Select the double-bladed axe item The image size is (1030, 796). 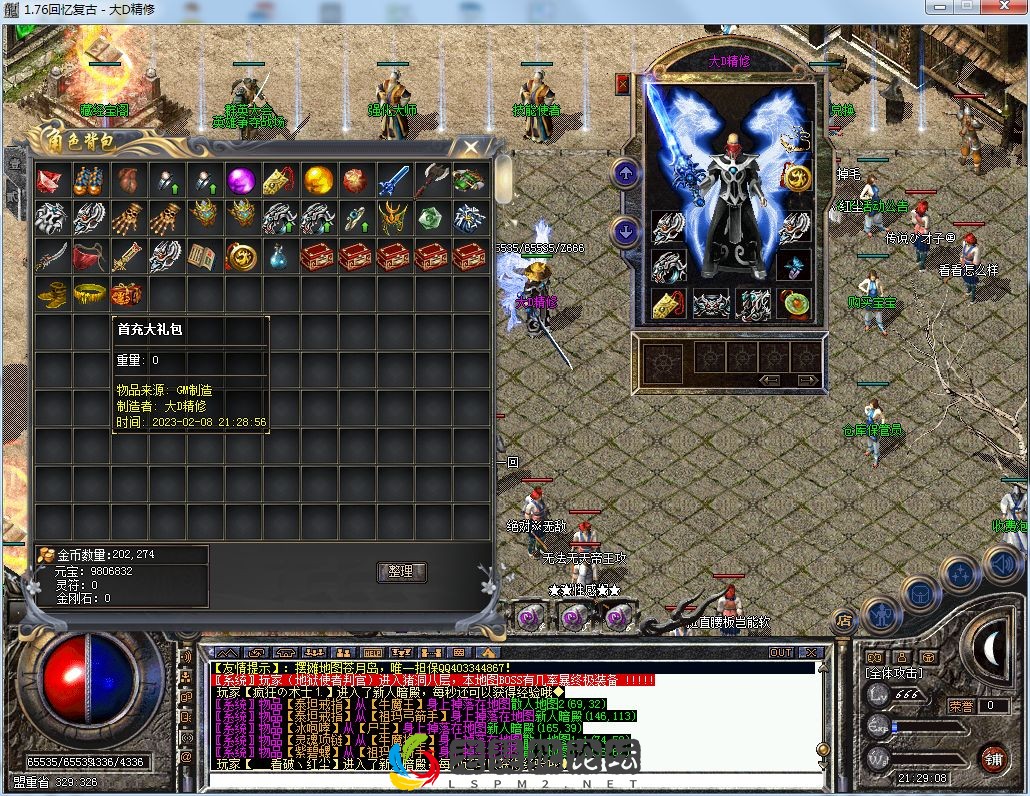click(x=431, y=181)
